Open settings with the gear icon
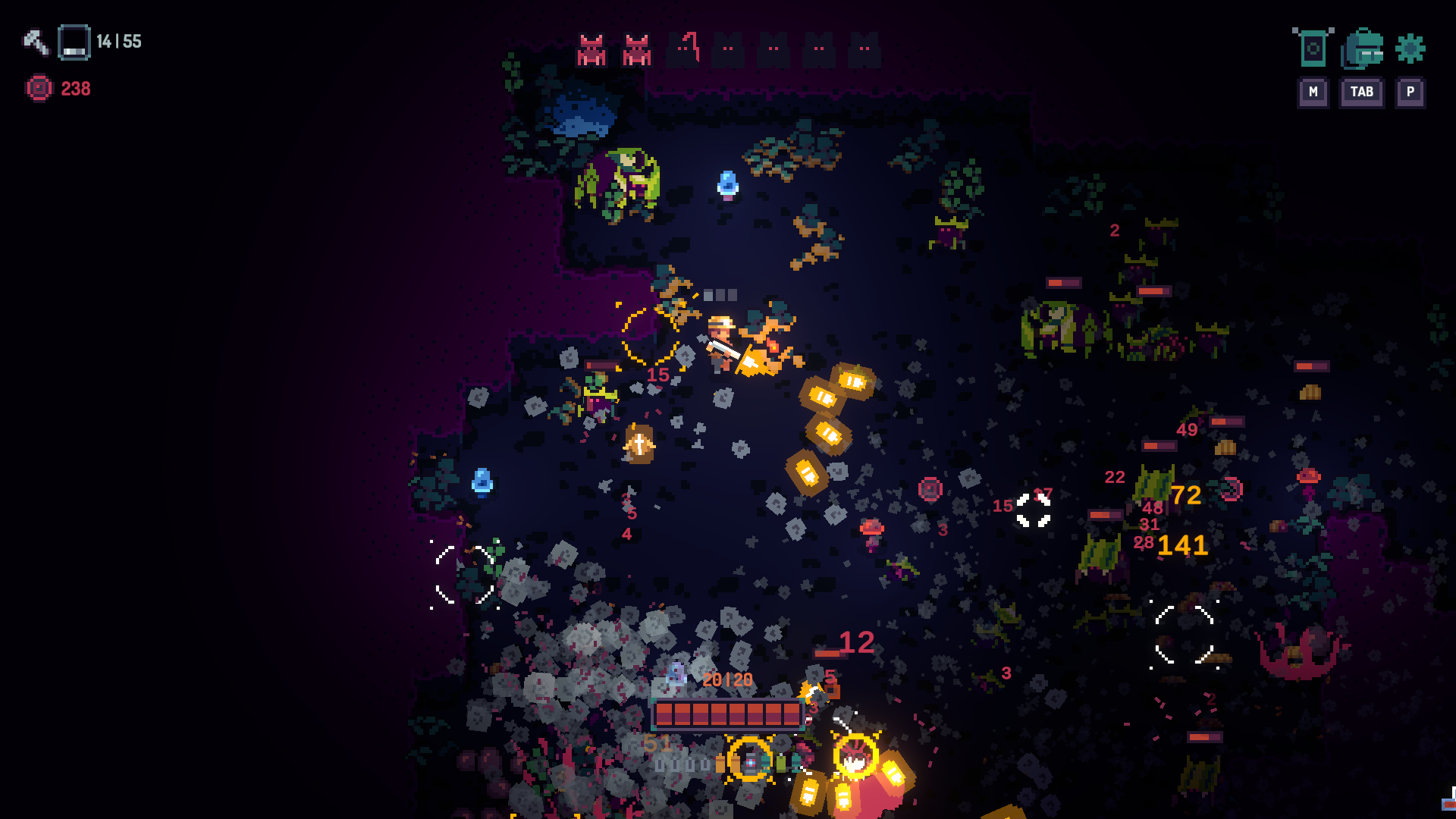This screenshot has height=819, width=1456. coord(1410,49)
